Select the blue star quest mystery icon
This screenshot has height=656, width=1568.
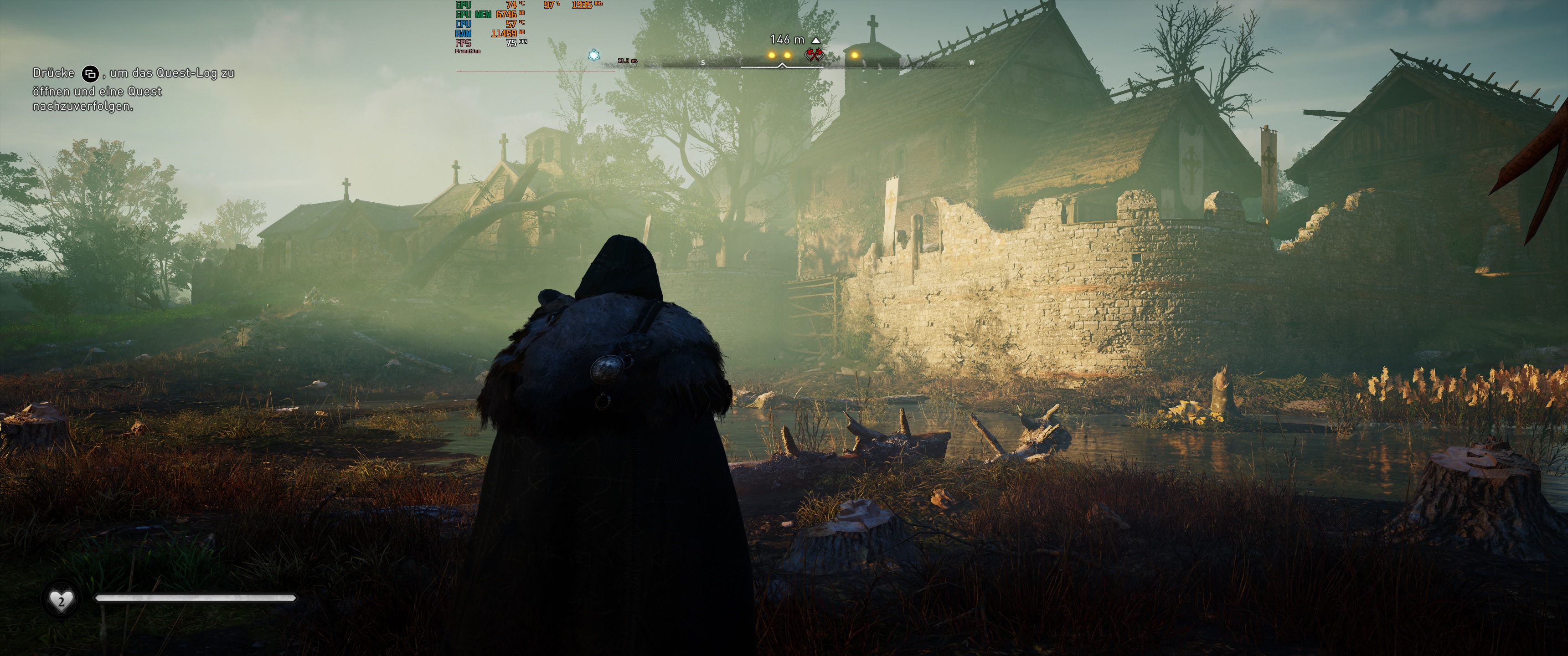tap(593, 55)
